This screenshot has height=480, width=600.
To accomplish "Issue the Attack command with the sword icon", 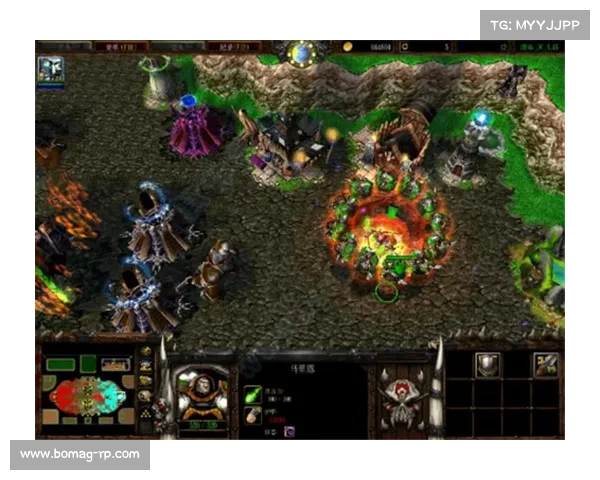I will 545,365.
